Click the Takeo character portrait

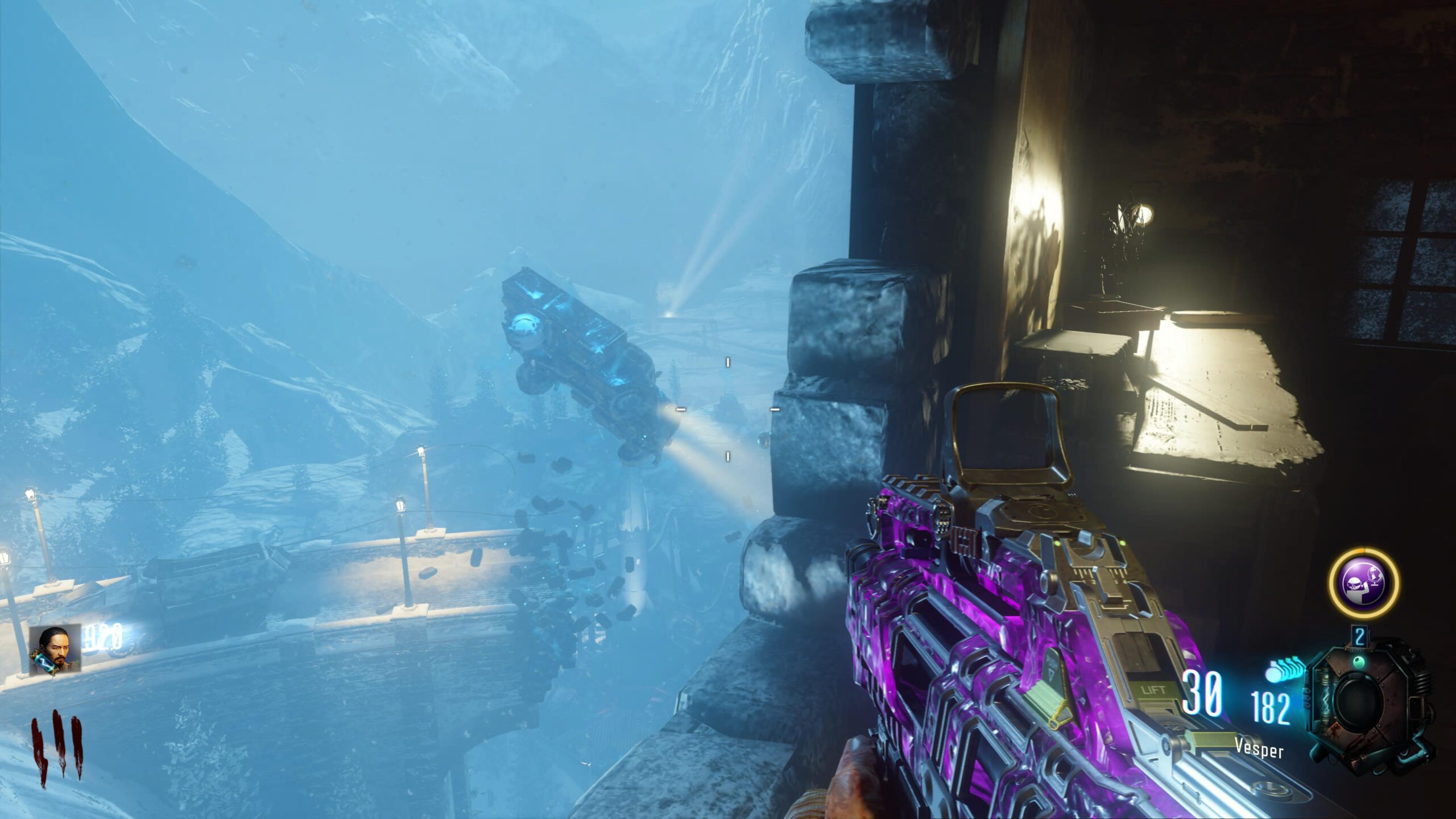click(56, 648)
